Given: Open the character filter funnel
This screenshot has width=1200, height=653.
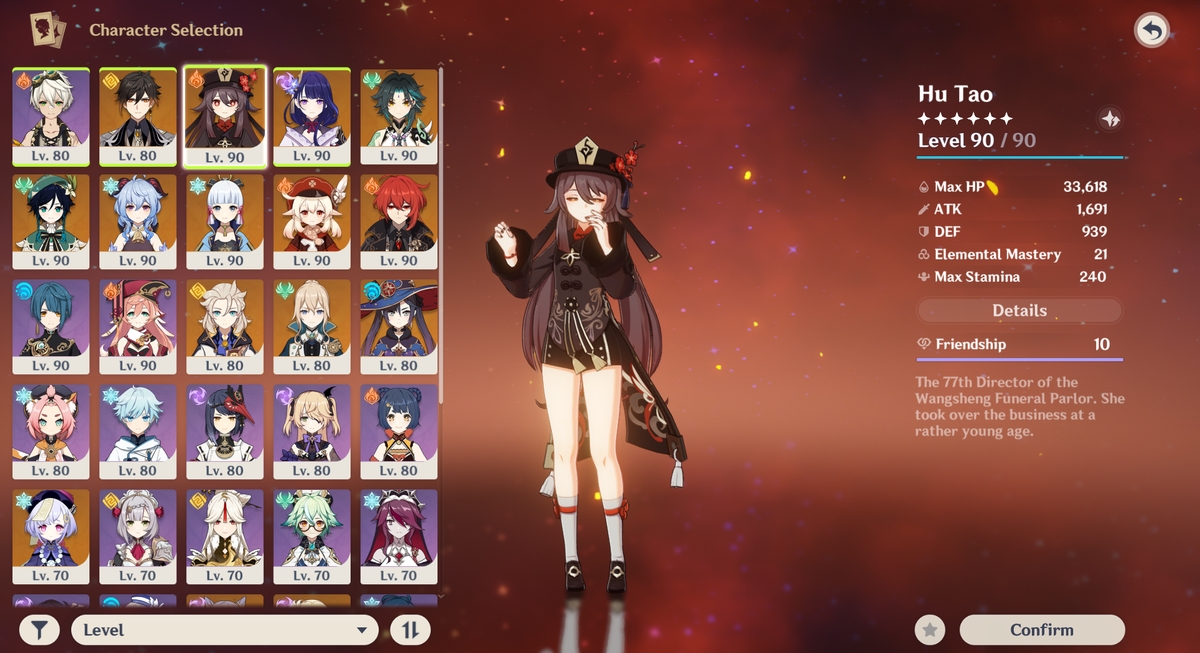Looking at the screenshot, I should point(39,630).
